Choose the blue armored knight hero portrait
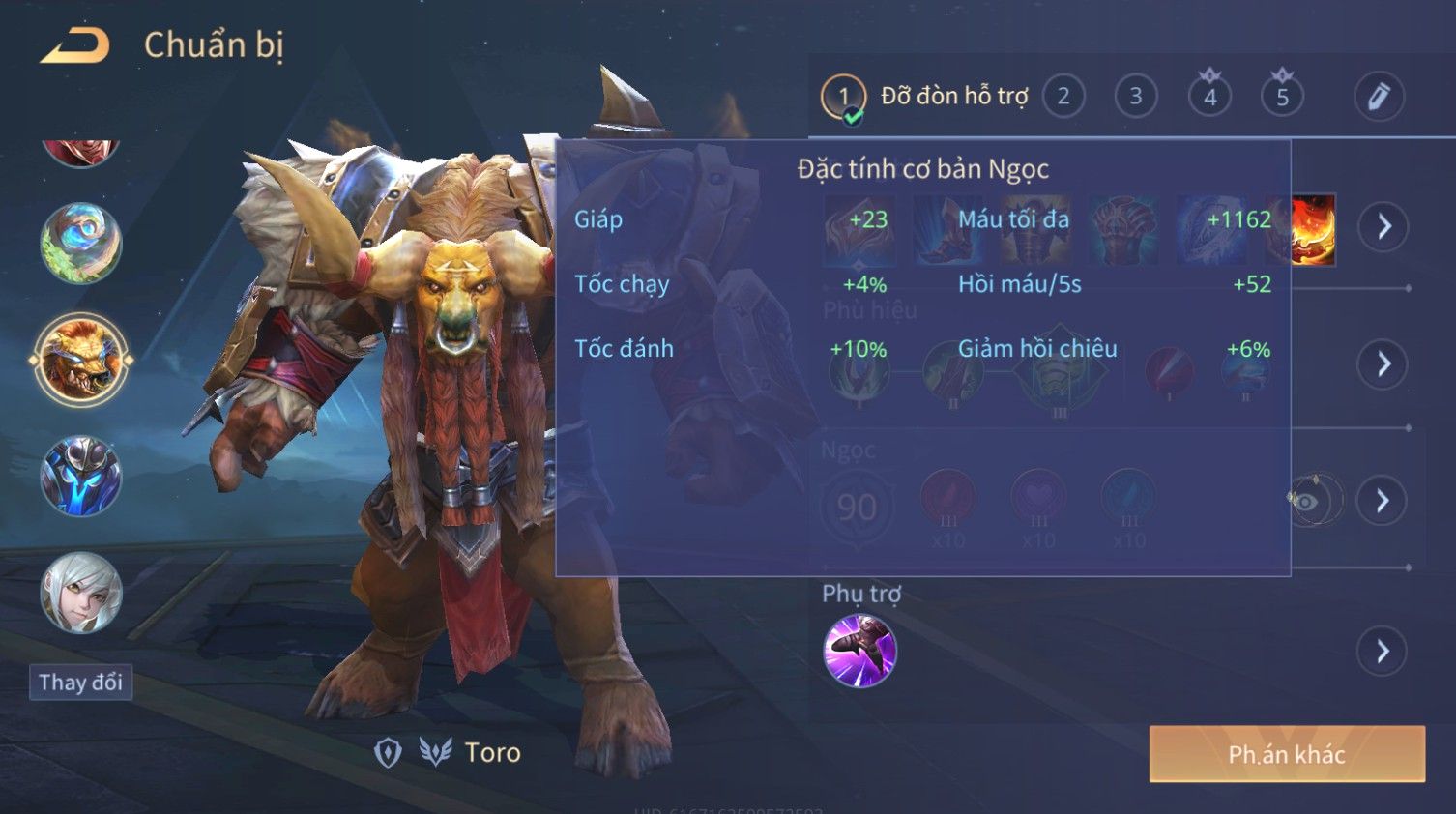 point(81,476)
